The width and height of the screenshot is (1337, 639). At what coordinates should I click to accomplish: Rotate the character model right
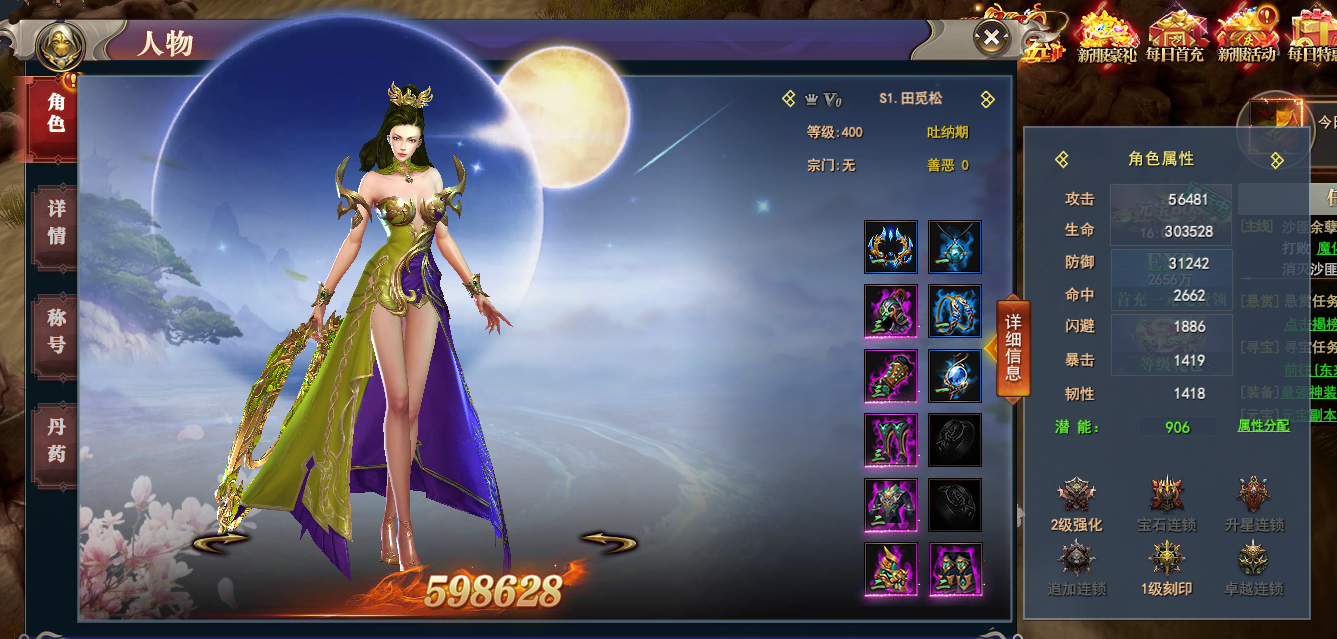(x=608, y=542)
